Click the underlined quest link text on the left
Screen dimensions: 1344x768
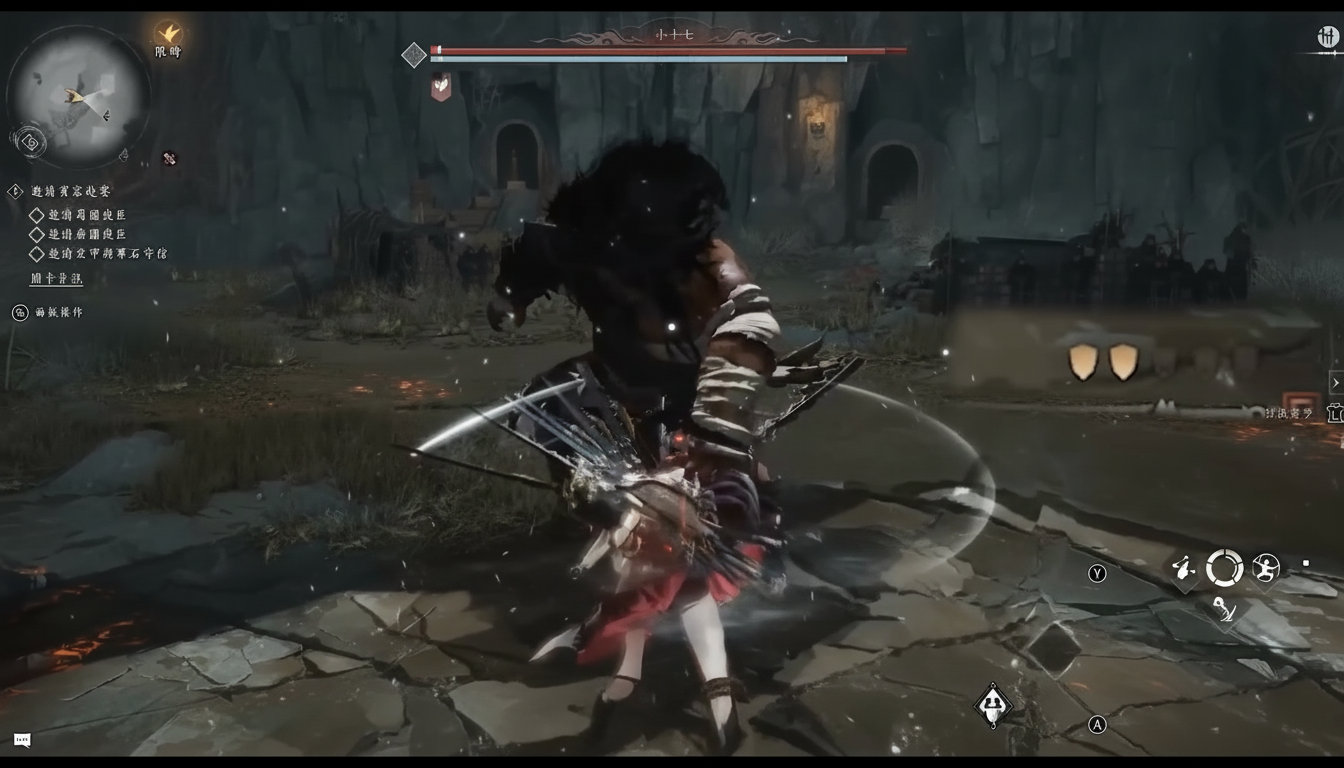(59, 280)
